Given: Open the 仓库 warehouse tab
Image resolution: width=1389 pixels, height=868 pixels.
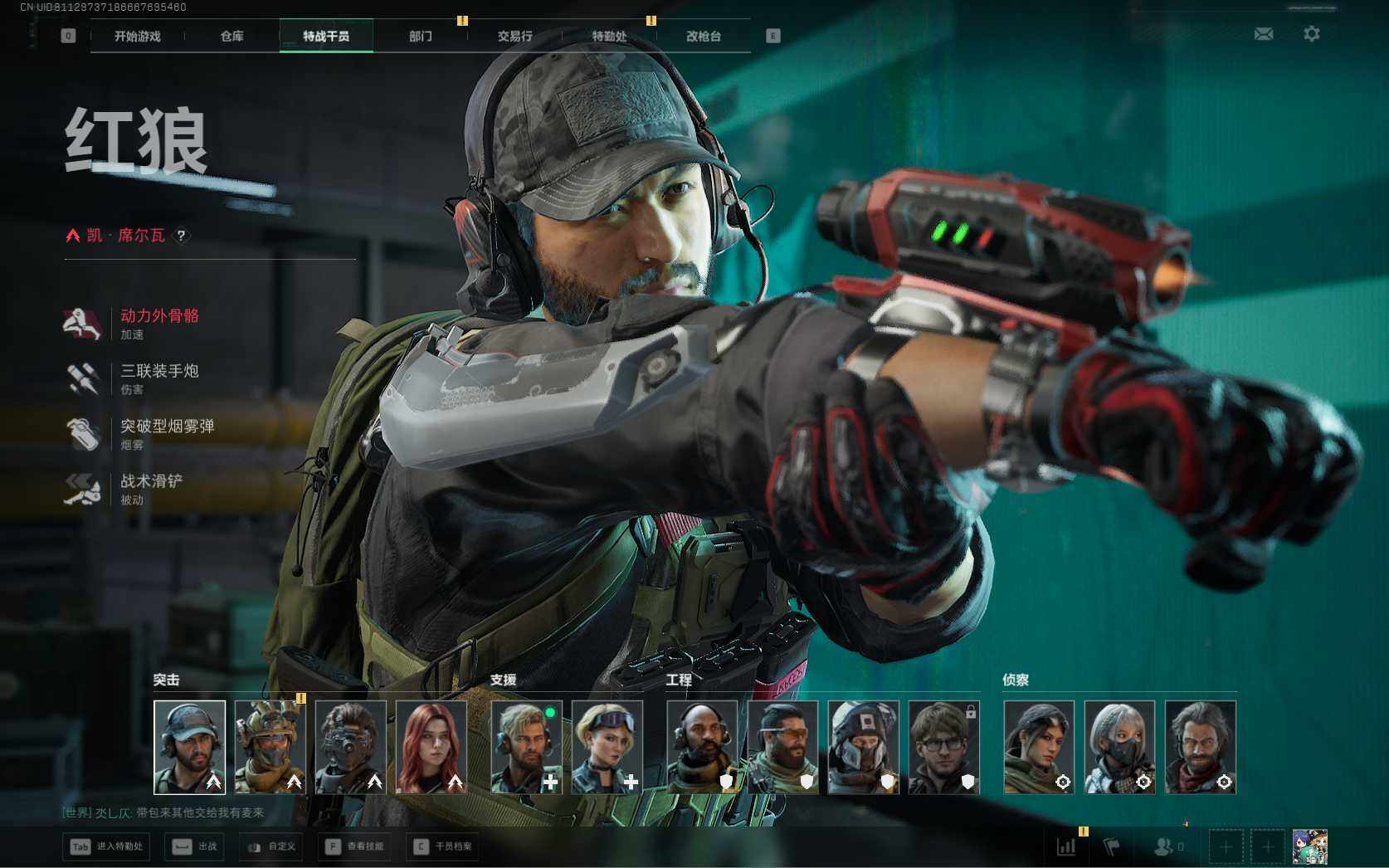Looking at the screenshot, I should 232,37.
